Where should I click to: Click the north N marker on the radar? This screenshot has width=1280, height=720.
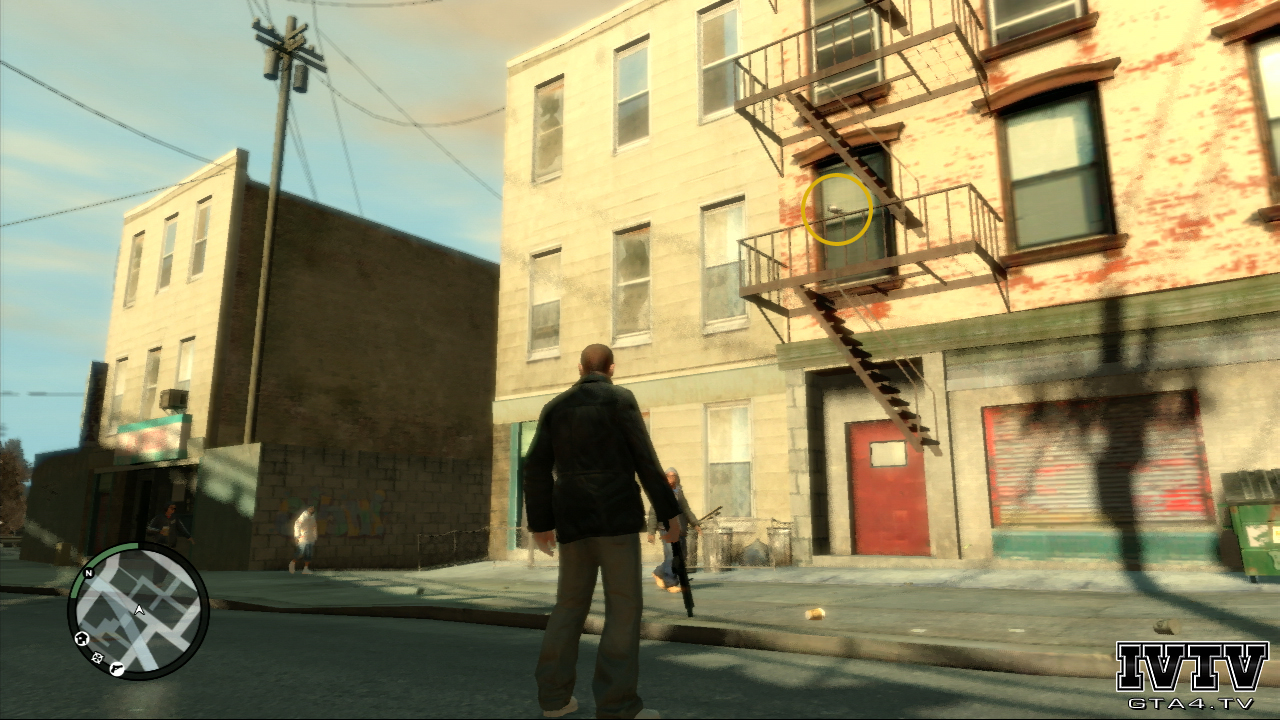[x=88, y=573]
